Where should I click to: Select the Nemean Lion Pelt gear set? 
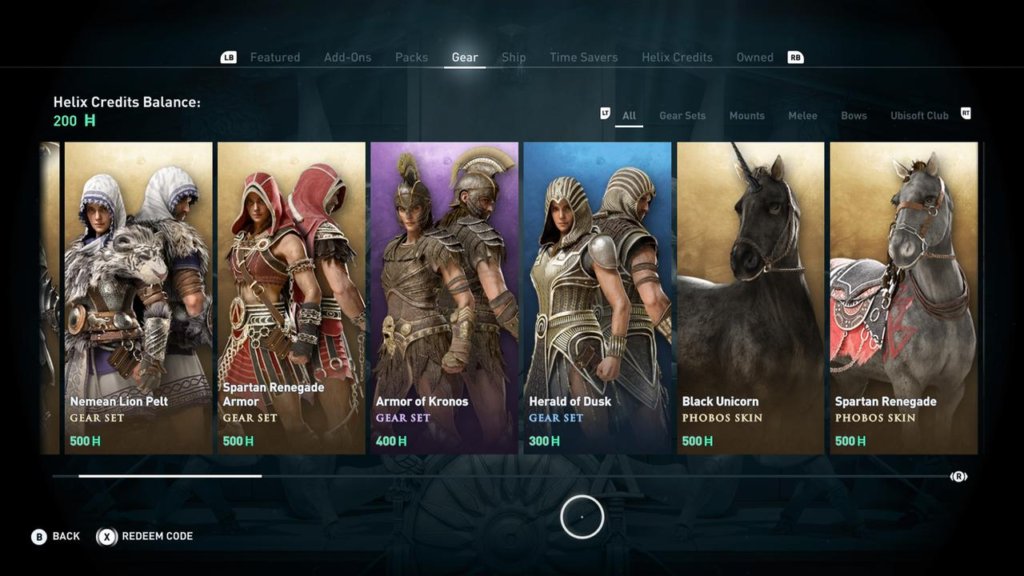pyautogui.click(x=138, y=297)
